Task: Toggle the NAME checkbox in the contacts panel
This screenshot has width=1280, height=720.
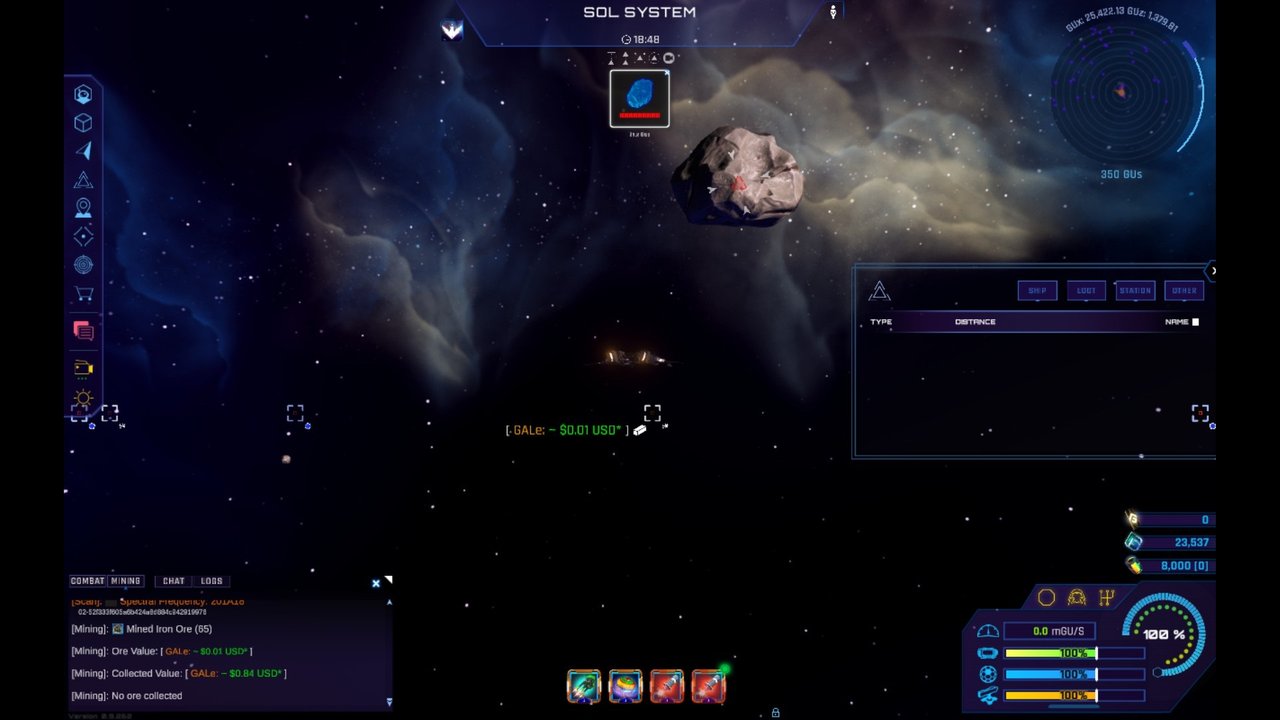Action: [x=1197, y=321]
